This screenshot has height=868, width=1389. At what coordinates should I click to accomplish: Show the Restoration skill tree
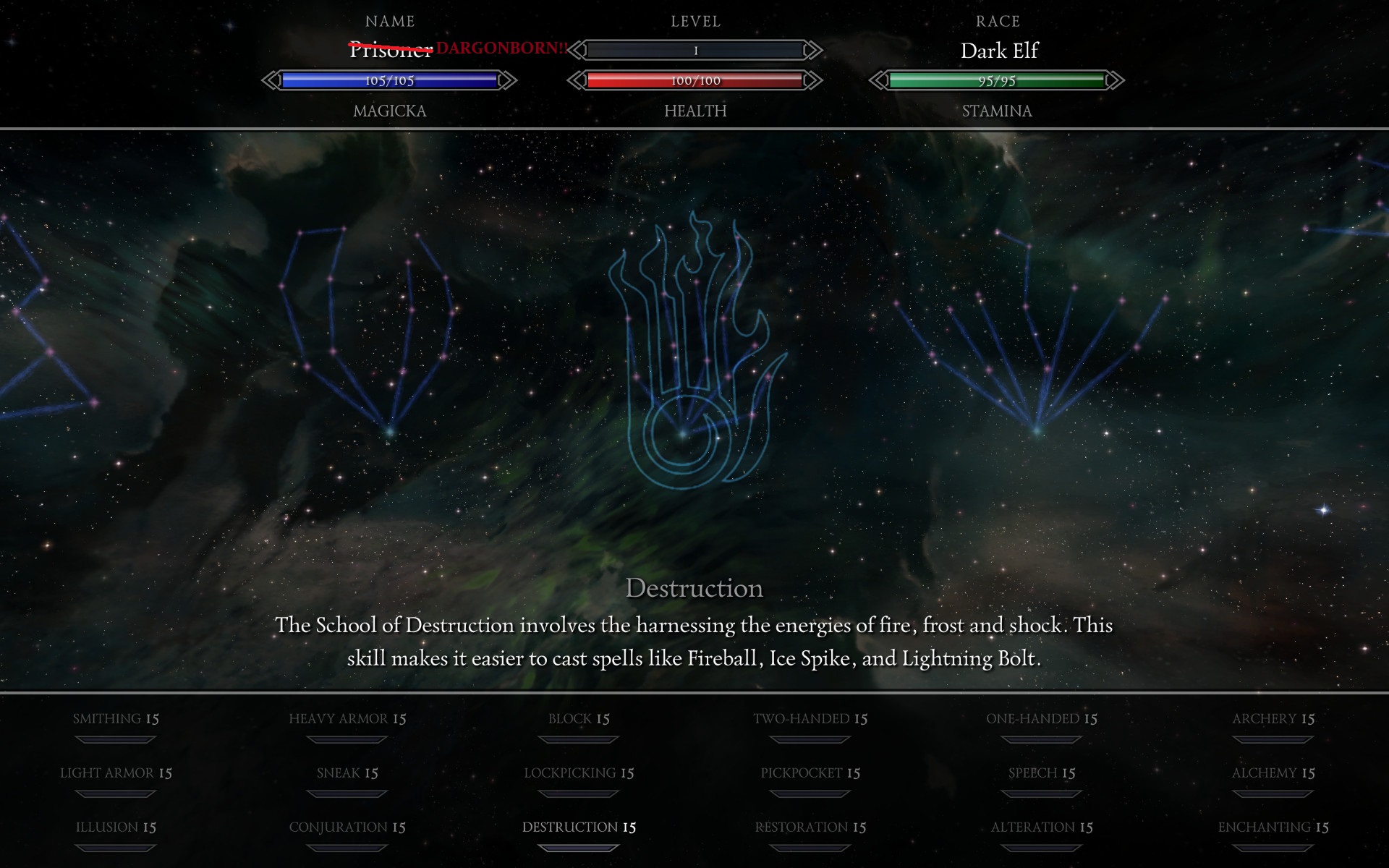coord(810,827)
